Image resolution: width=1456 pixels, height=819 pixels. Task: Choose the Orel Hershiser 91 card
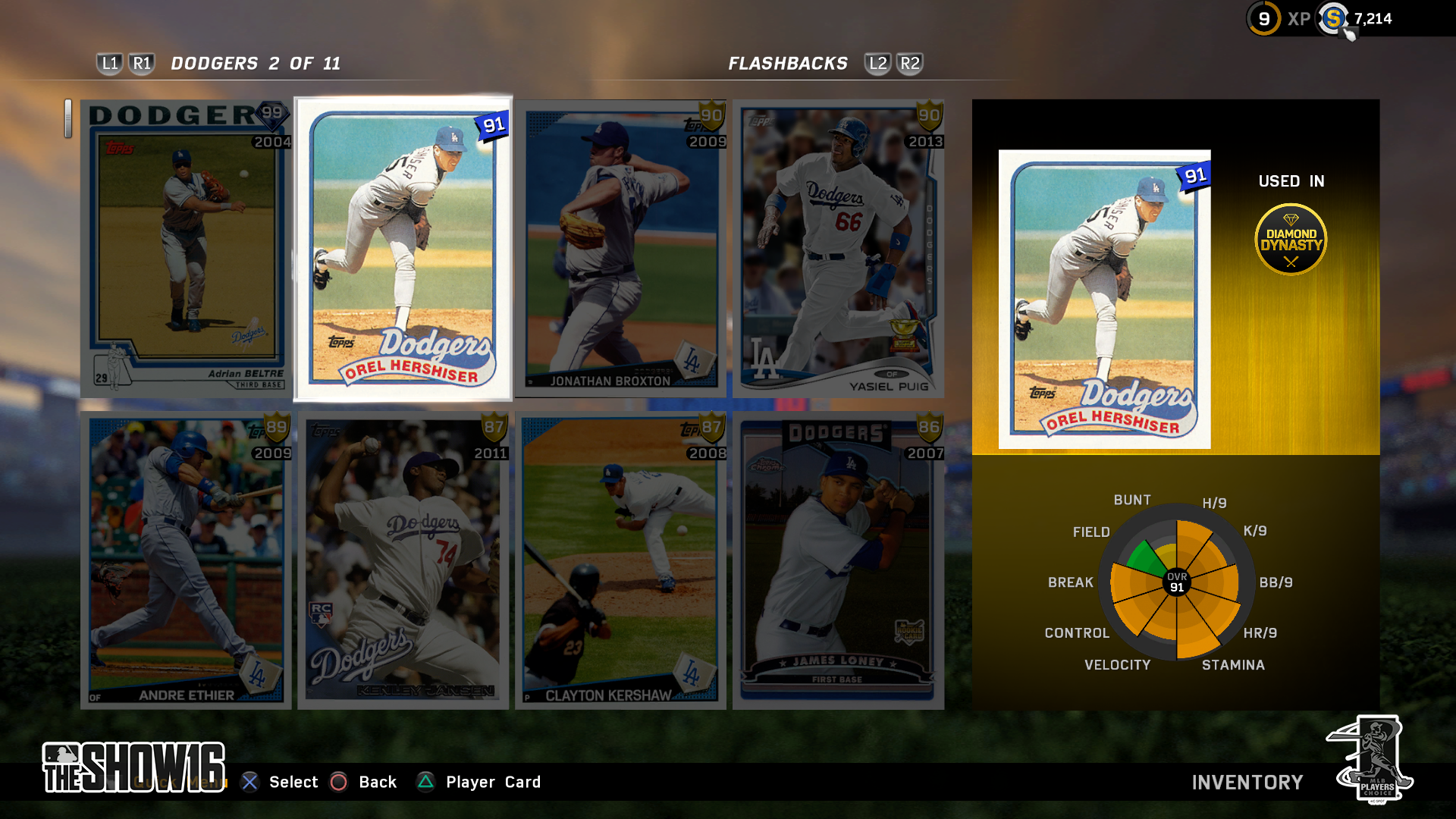[x=403, y=249]
